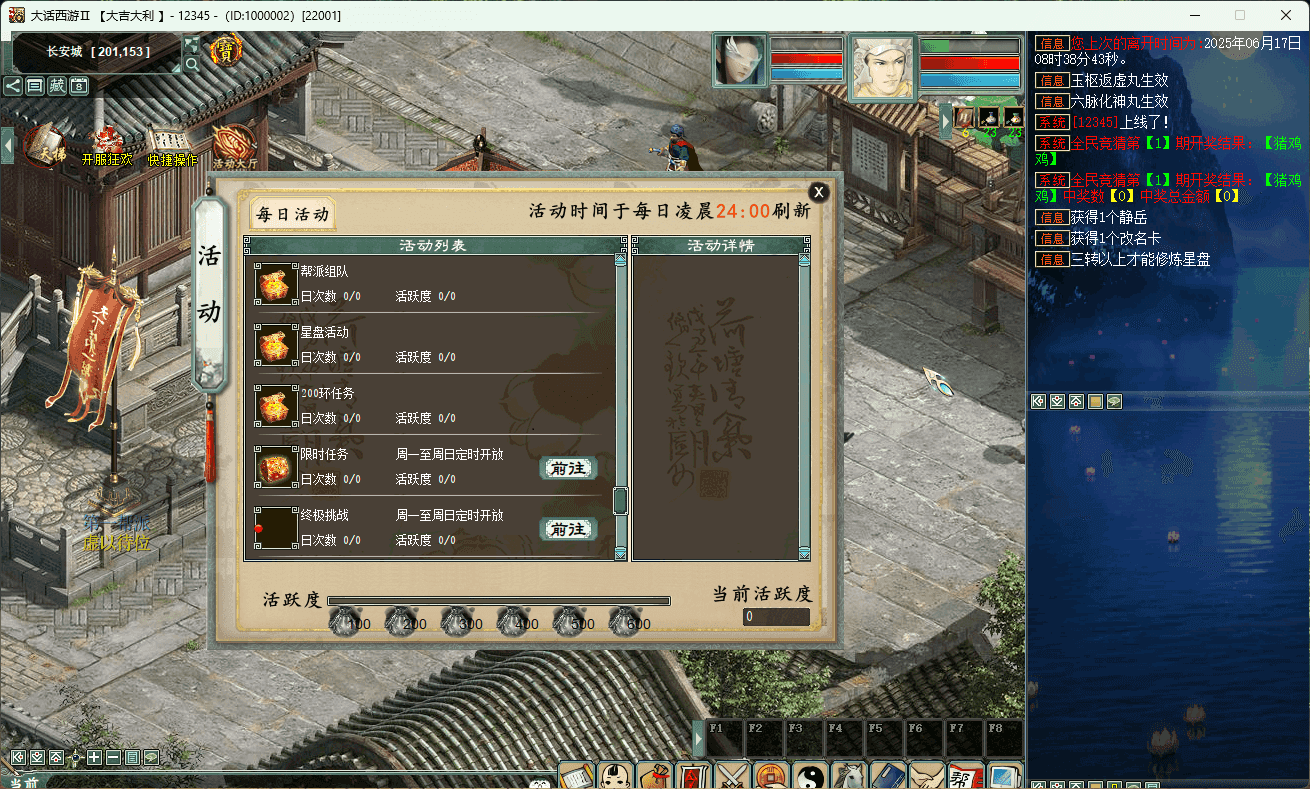Select the 每日活动 tab
Image resolution: width=1310 pixels, height=789 pixels.
[x=292, y=213]
